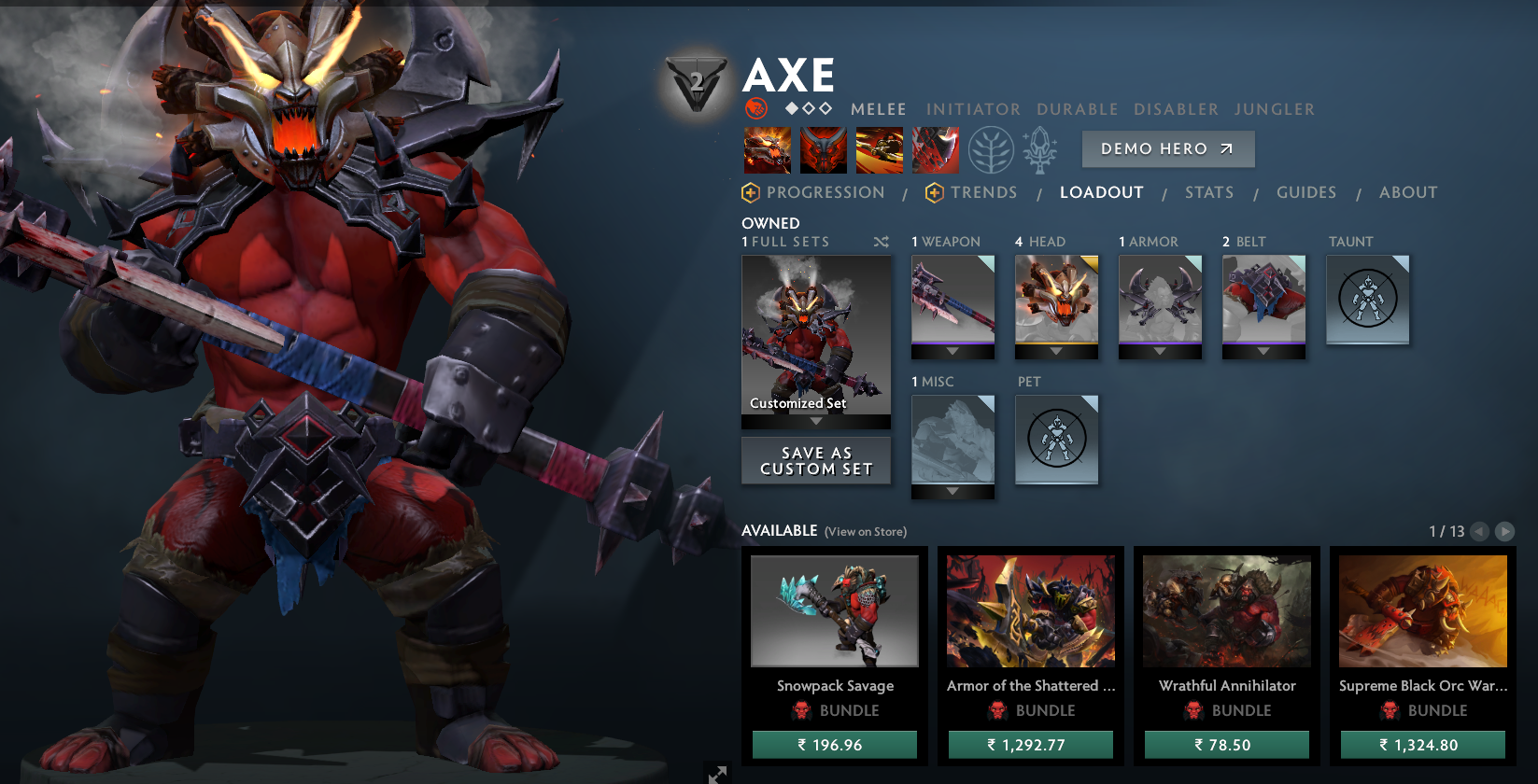Click the empty Taunt slot icon

(1367, 299)
